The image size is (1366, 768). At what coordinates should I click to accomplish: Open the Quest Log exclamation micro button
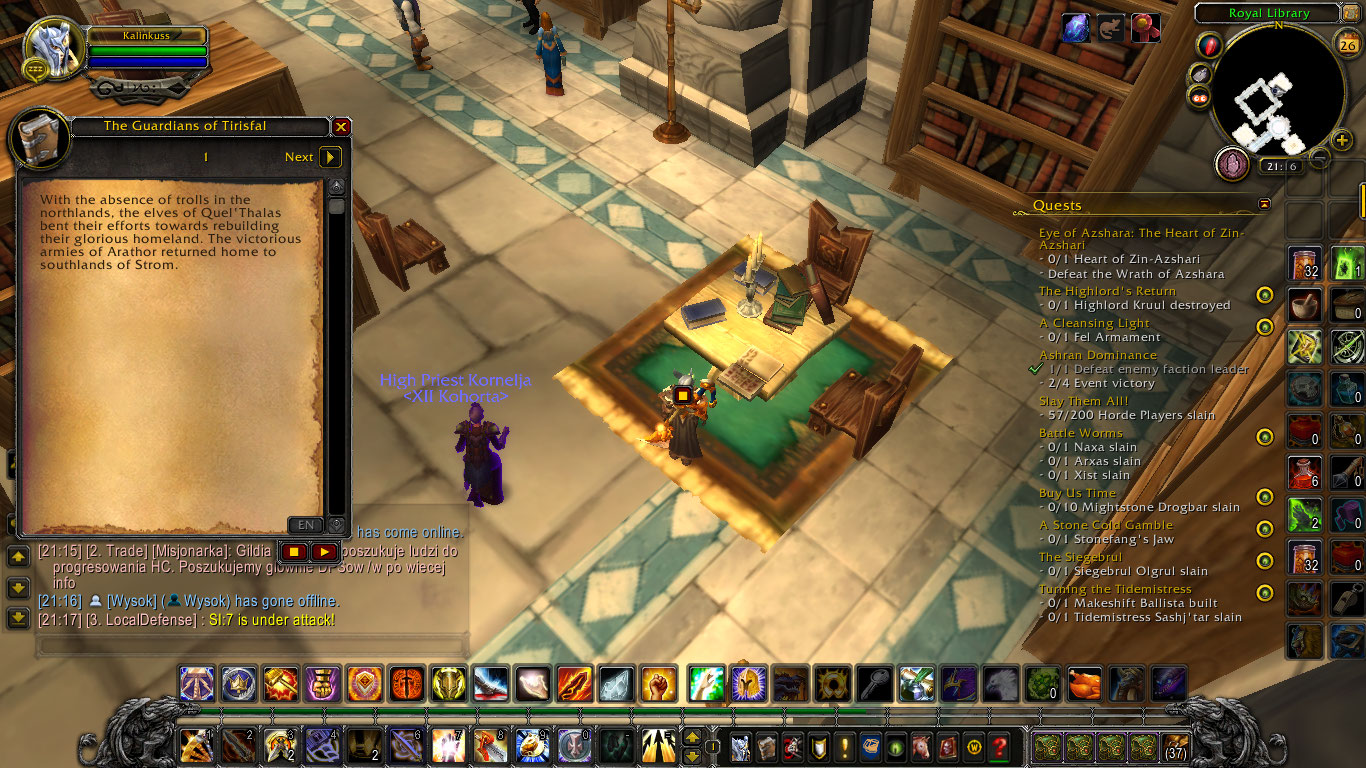coord(843,748)
